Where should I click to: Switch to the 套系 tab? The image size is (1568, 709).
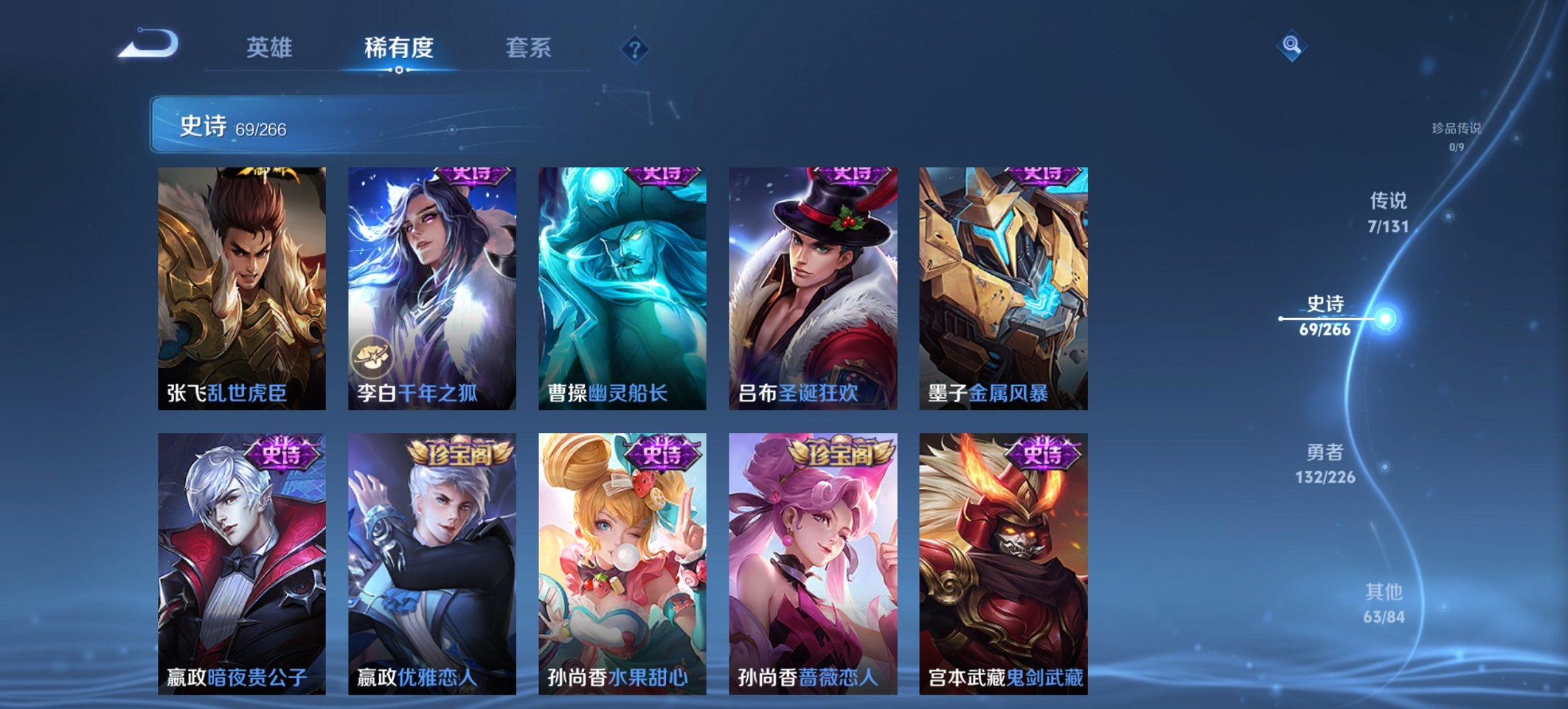pos(529,48)
